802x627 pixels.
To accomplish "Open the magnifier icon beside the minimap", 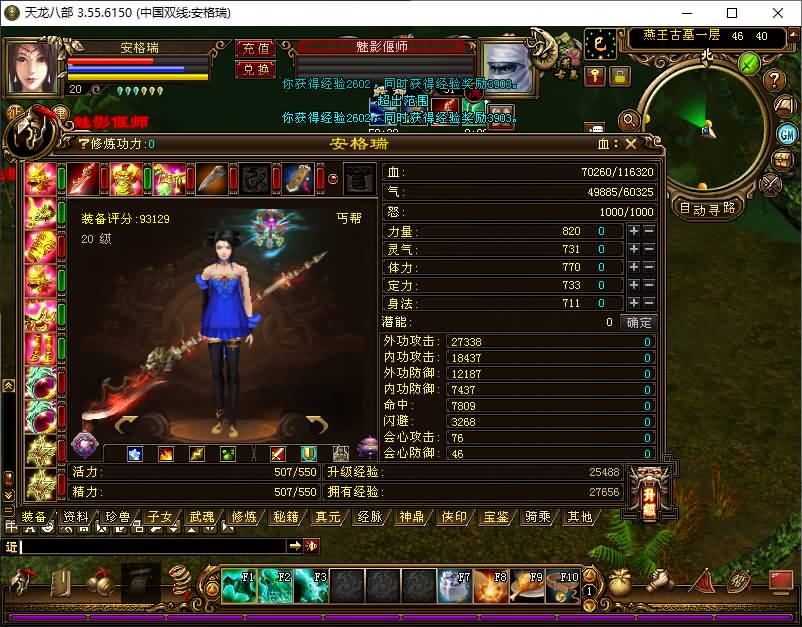I will click(x=629, y=121).
